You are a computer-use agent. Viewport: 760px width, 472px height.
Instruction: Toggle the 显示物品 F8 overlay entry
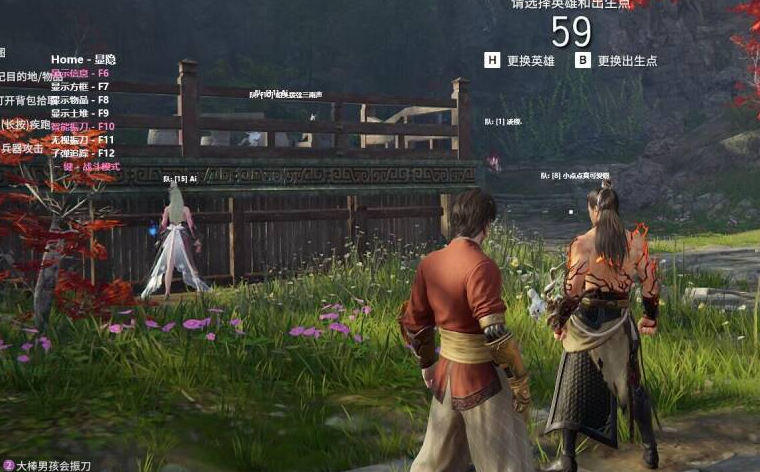(x=80, y=100)
